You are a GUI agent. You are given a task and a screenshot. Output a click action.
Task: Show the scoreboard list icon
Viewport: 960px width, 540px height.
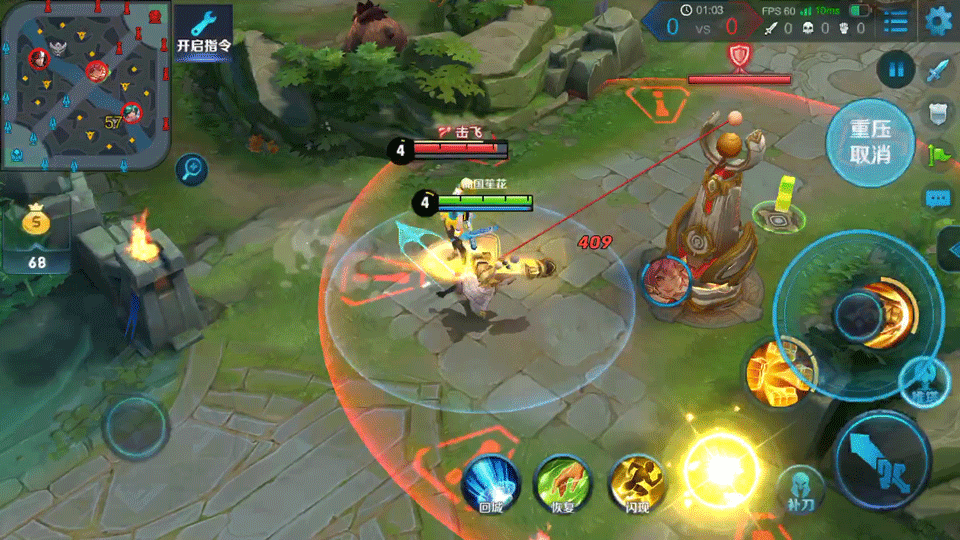coord(896,20)
